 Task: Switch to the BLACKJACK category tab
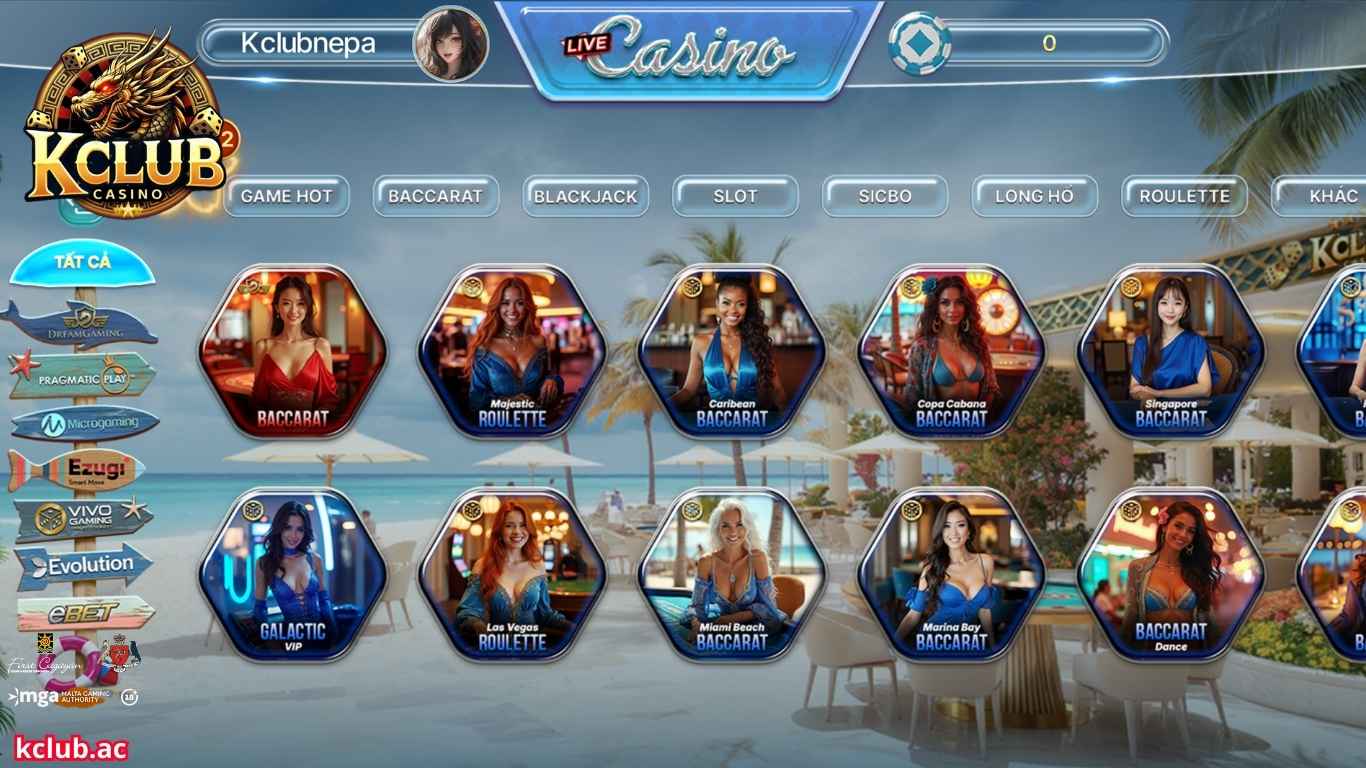[x=586, y=196]
